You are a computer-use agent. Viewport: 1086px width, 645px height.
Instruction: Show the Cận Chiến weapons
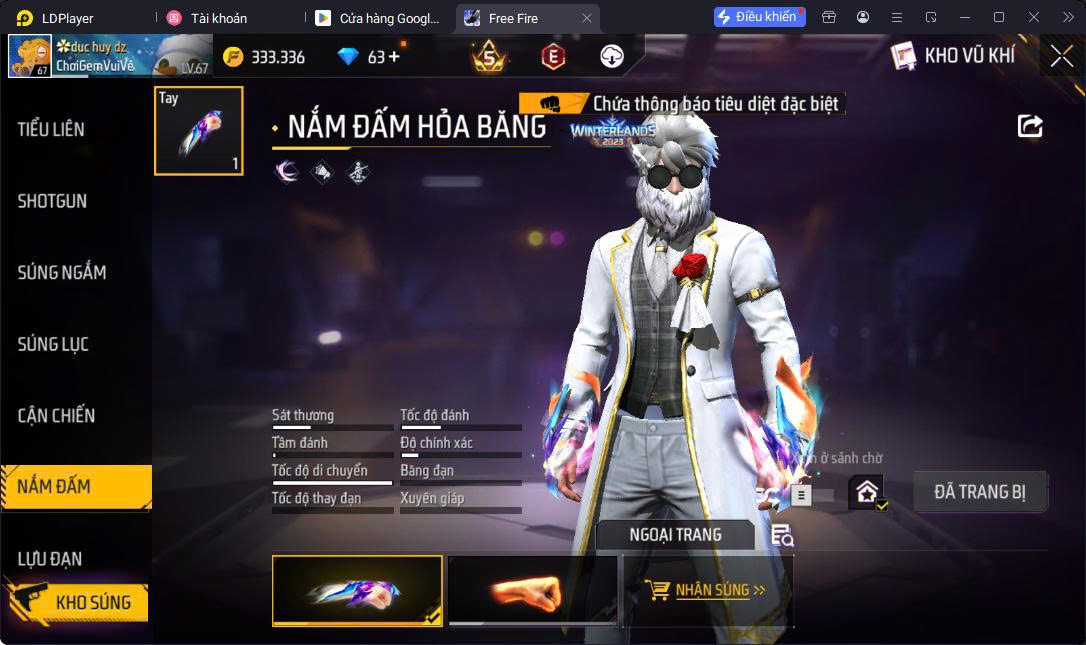(57, 415)
